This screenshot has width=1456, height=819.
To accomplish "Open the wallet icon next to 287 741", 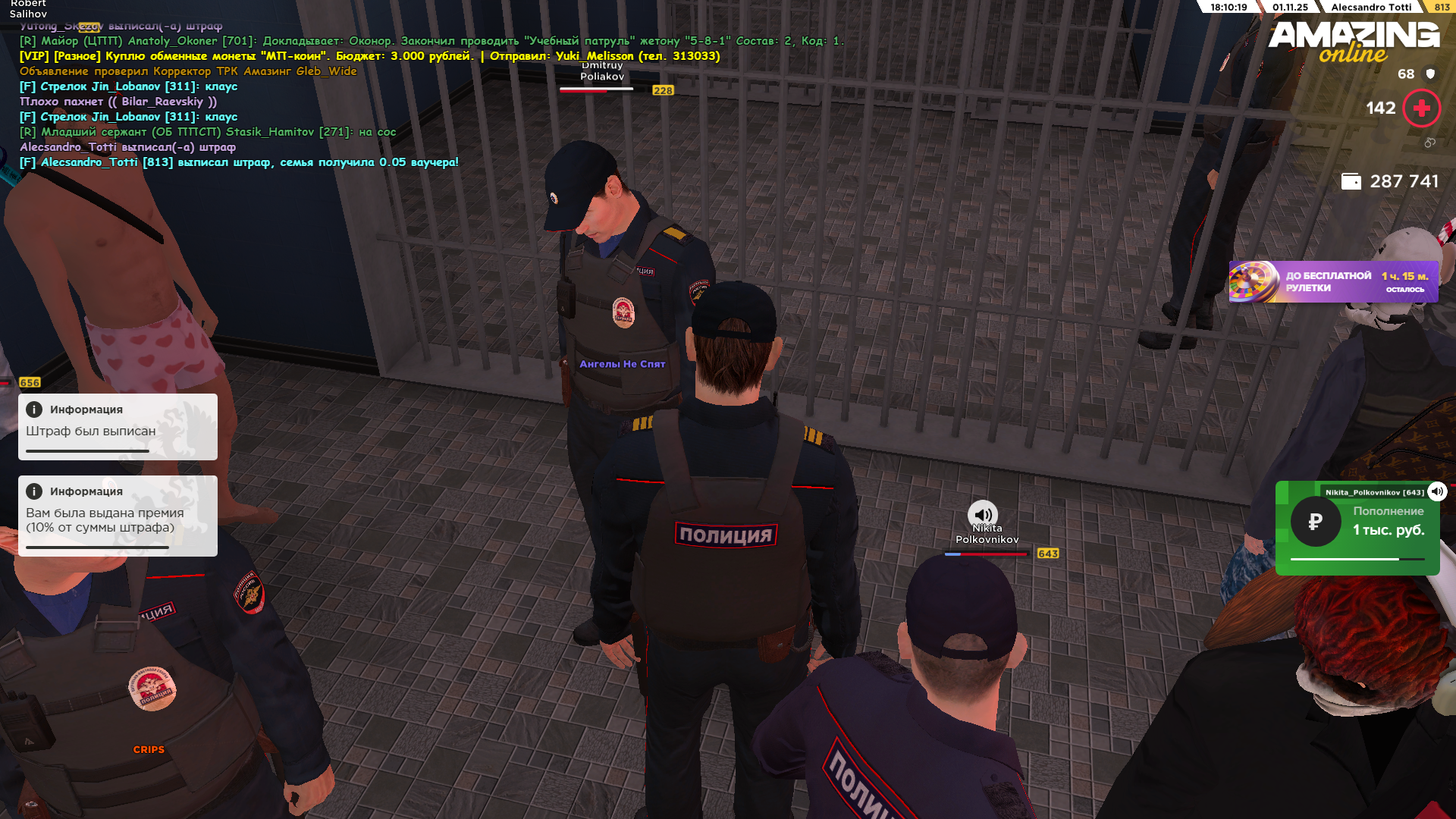I will tap(1351, 181).
